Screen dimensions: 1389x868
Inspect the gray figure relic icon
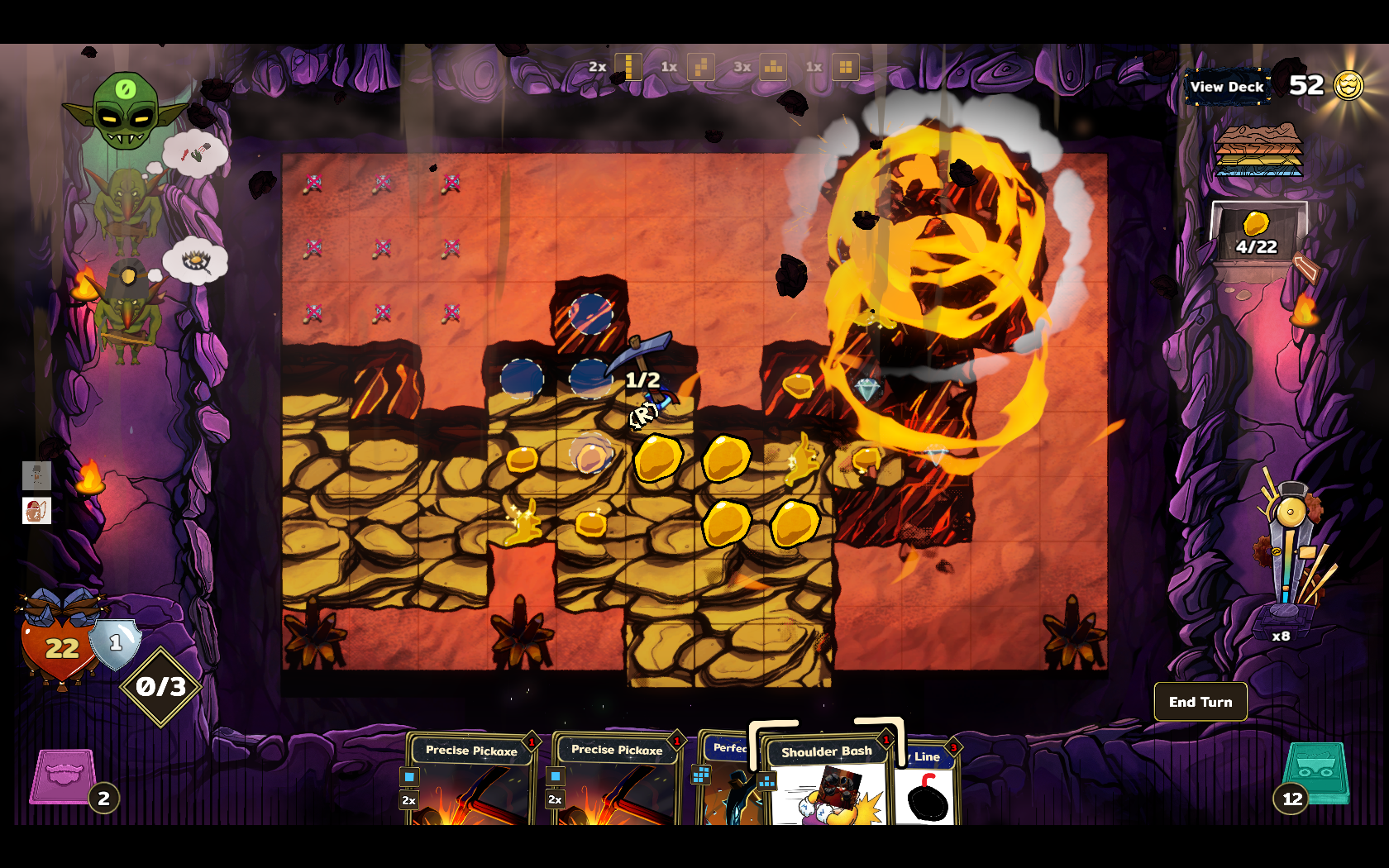[x=36, y=475]
